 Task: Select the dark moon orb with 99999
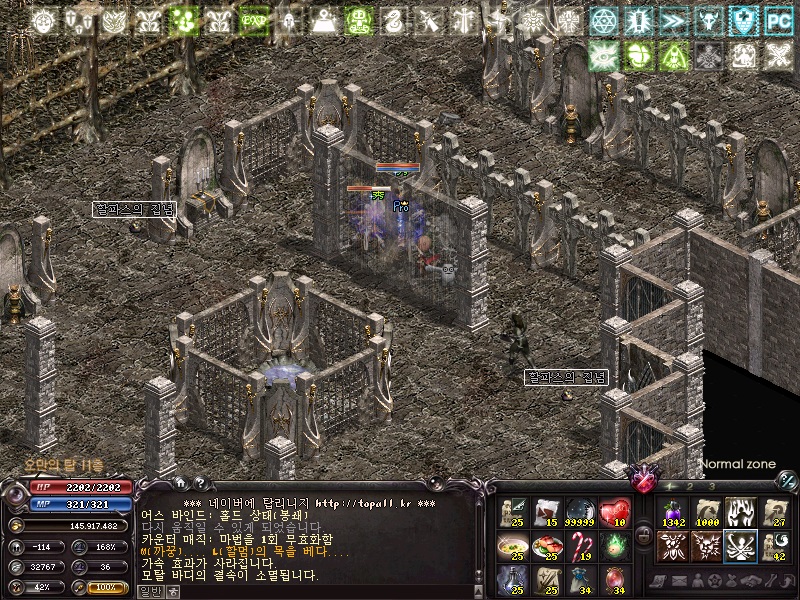(x=580, y=513)
